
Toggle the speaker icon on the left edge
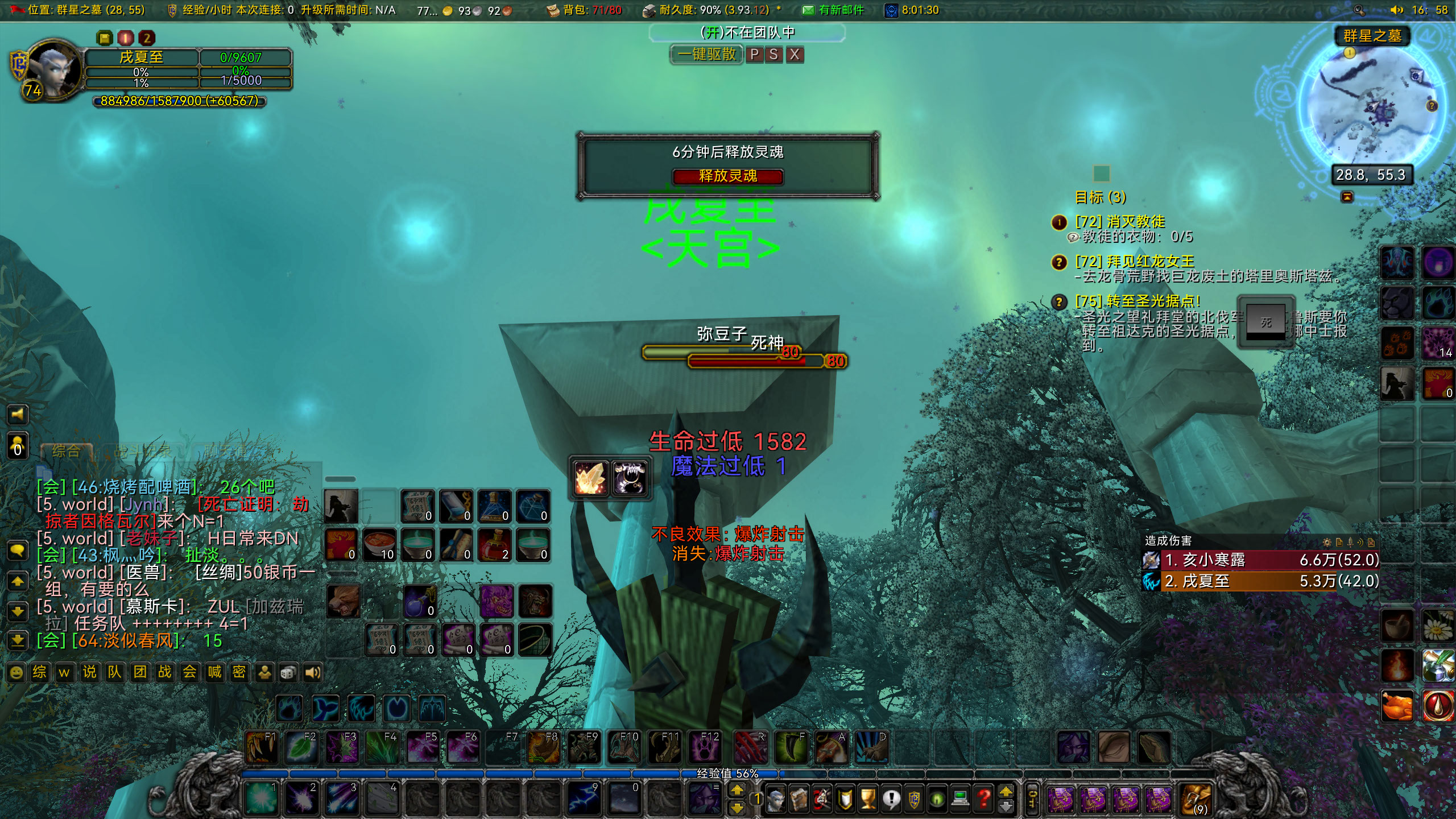(18, 415)
